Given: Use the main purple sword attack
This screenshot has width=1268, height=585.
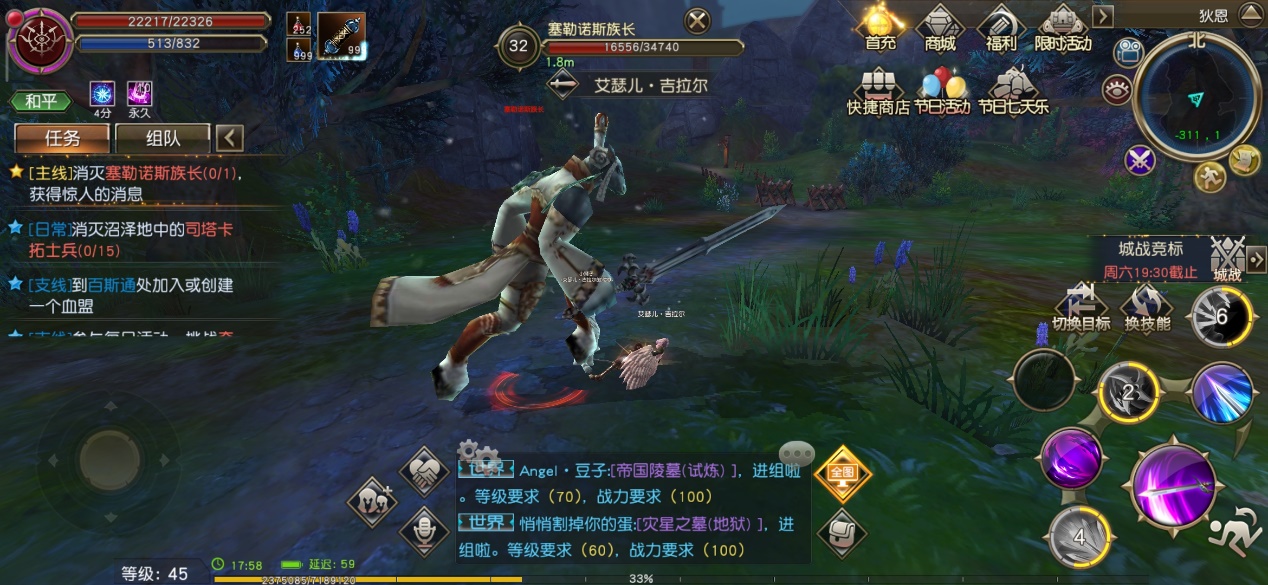Looking at the screenshot, I should point(1173,488).
